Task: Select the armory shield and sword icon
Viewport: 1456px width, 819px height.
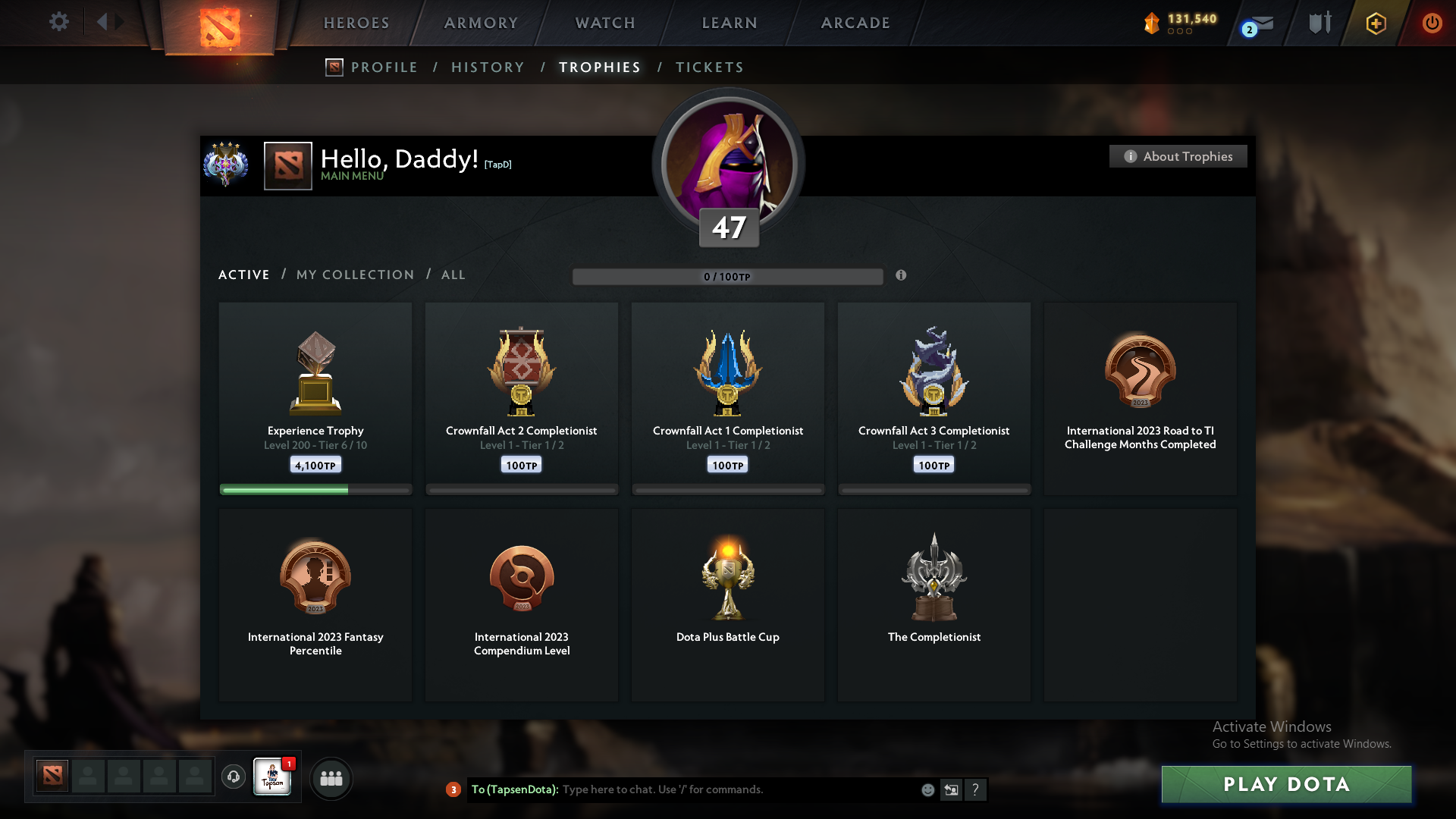Action: click(x=1319, y=23)
